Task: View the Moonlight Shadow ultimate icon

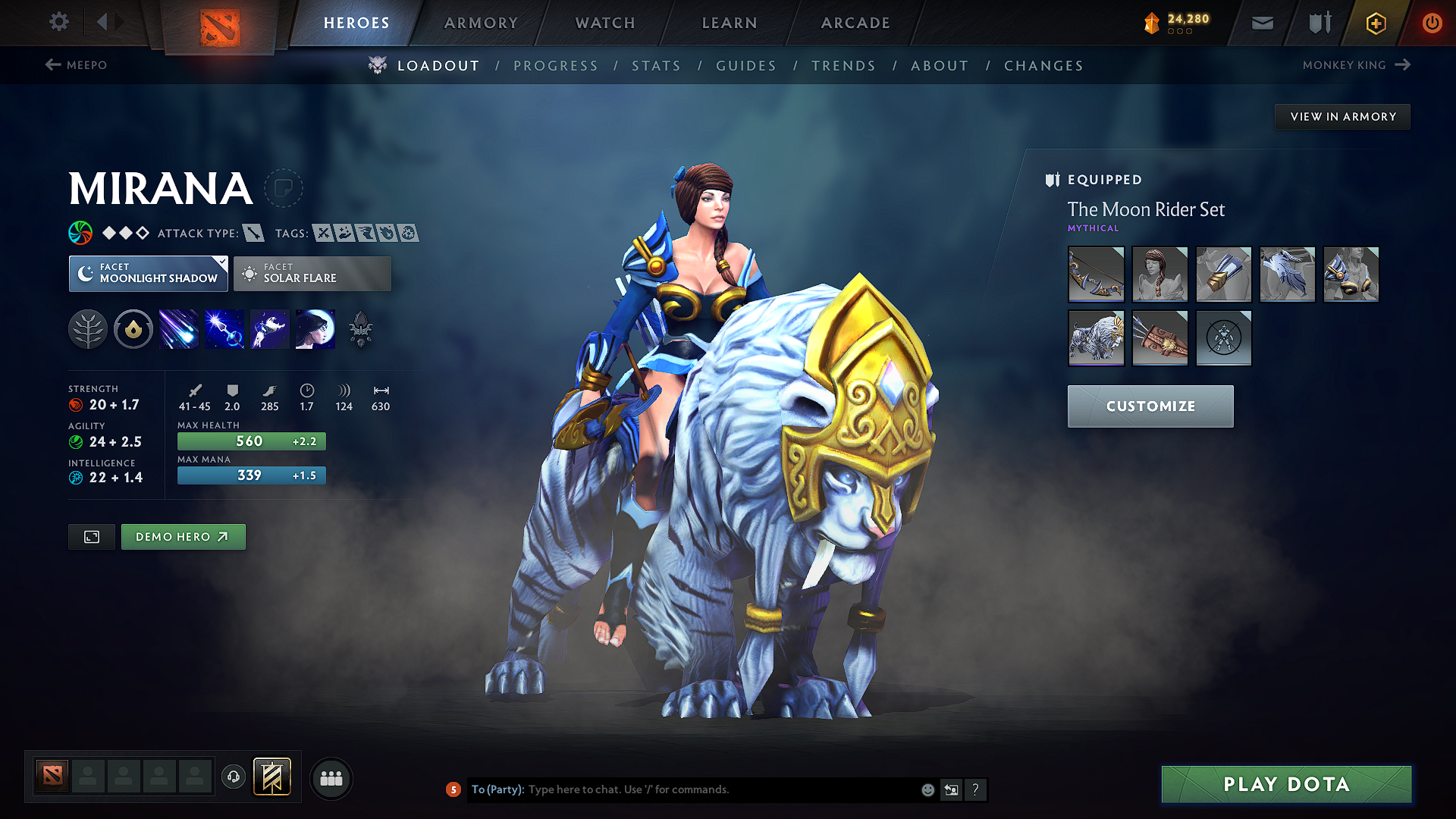Action: tap(315, 329)
